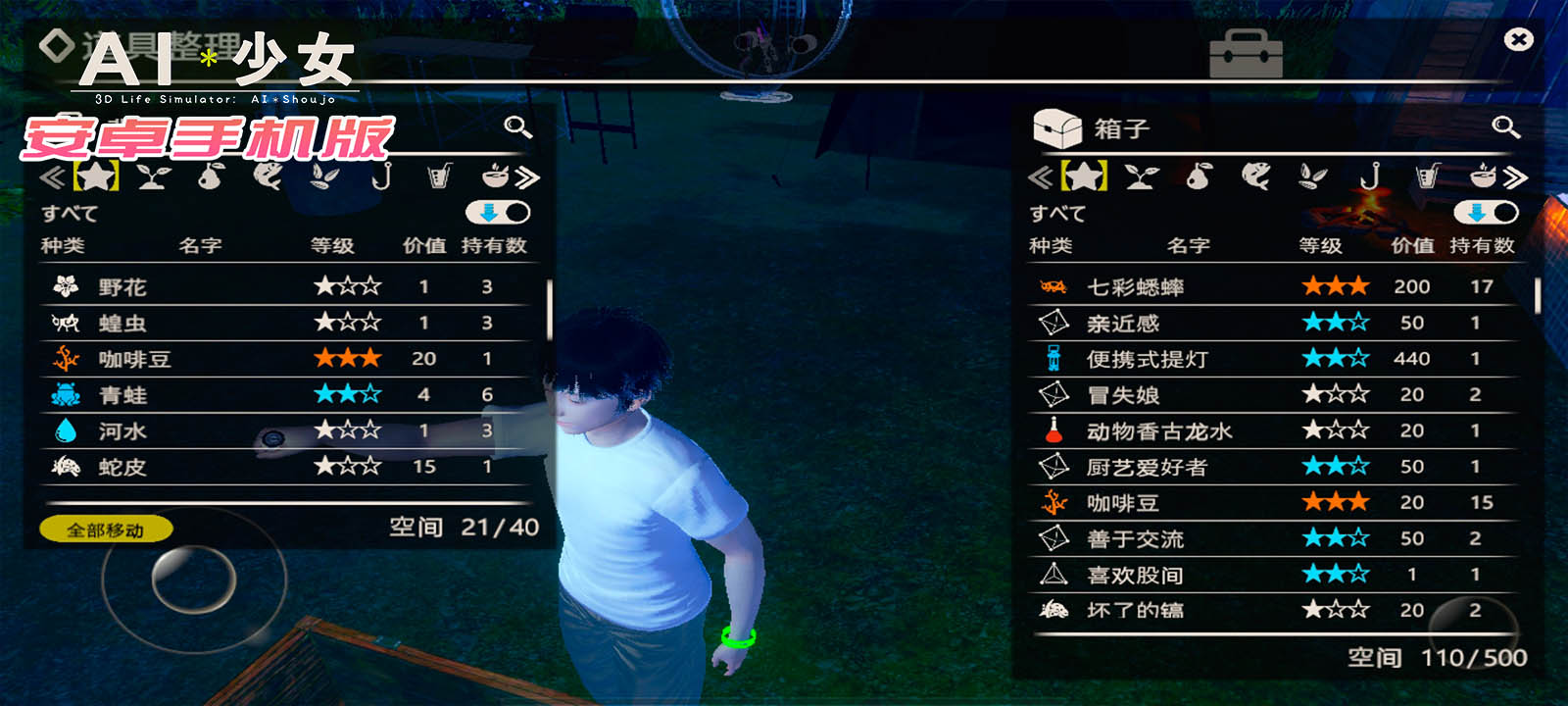Open the backpack panel search magnifier
Image resolution: width=1568 pixels, height=706 pixels.
[517, 126]
